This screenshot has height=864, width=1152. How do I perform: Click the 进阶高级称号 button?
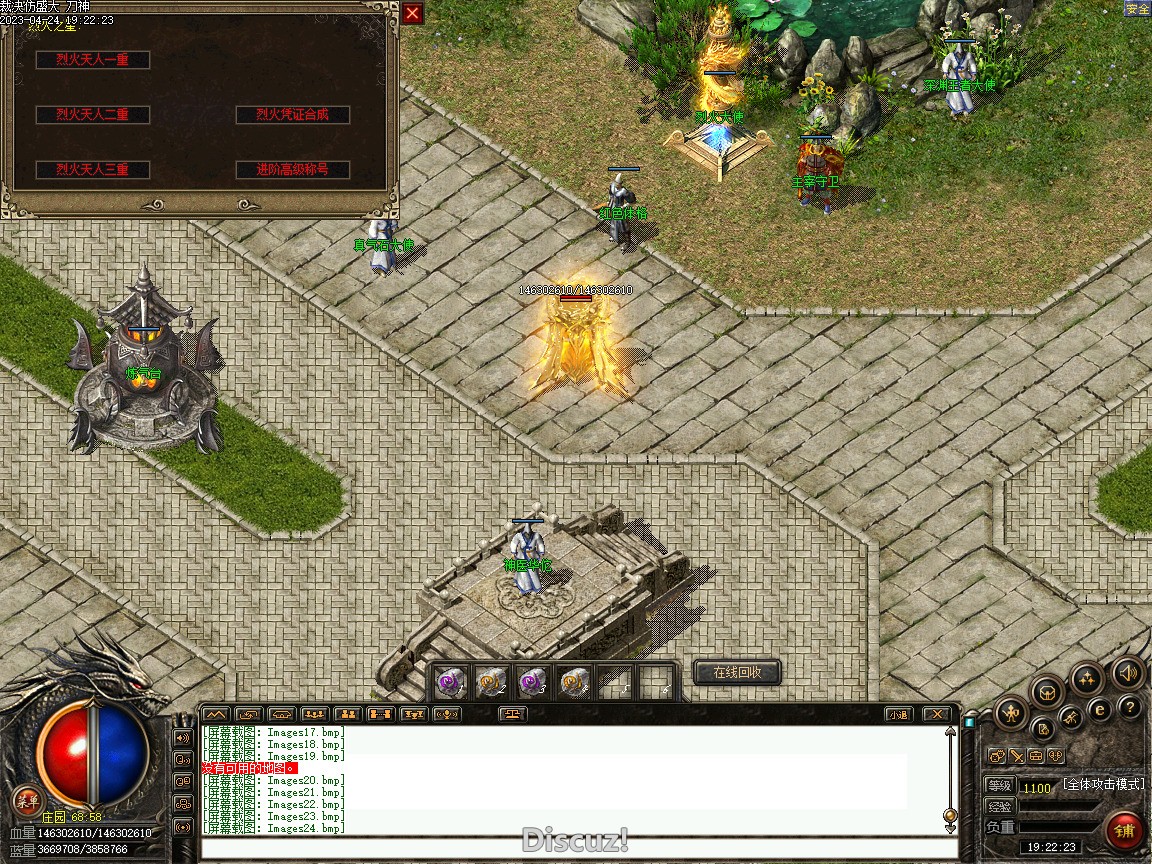point(293,170)
